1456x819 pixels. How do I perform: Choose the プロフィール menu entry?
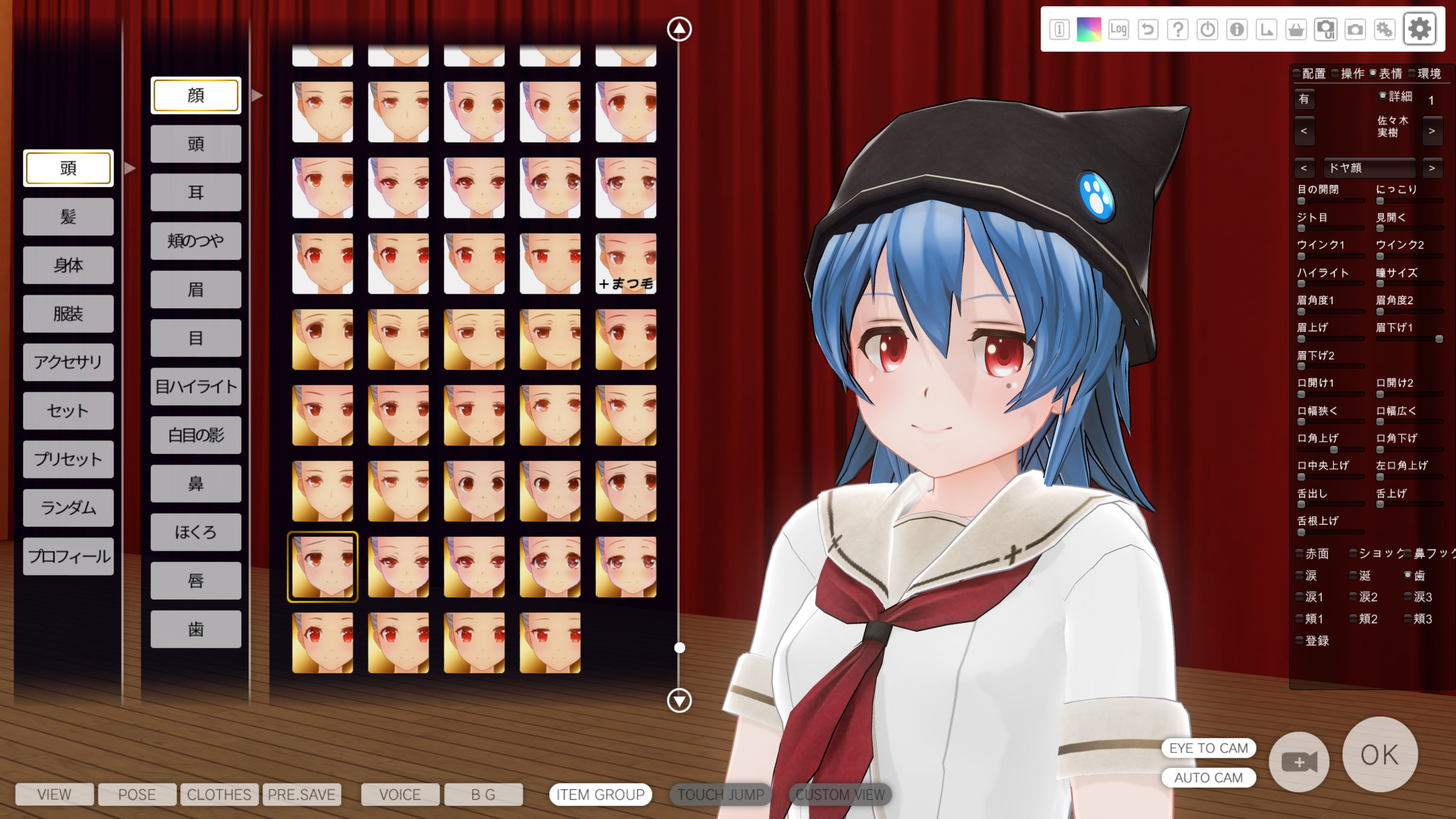(x=68, y=556)
